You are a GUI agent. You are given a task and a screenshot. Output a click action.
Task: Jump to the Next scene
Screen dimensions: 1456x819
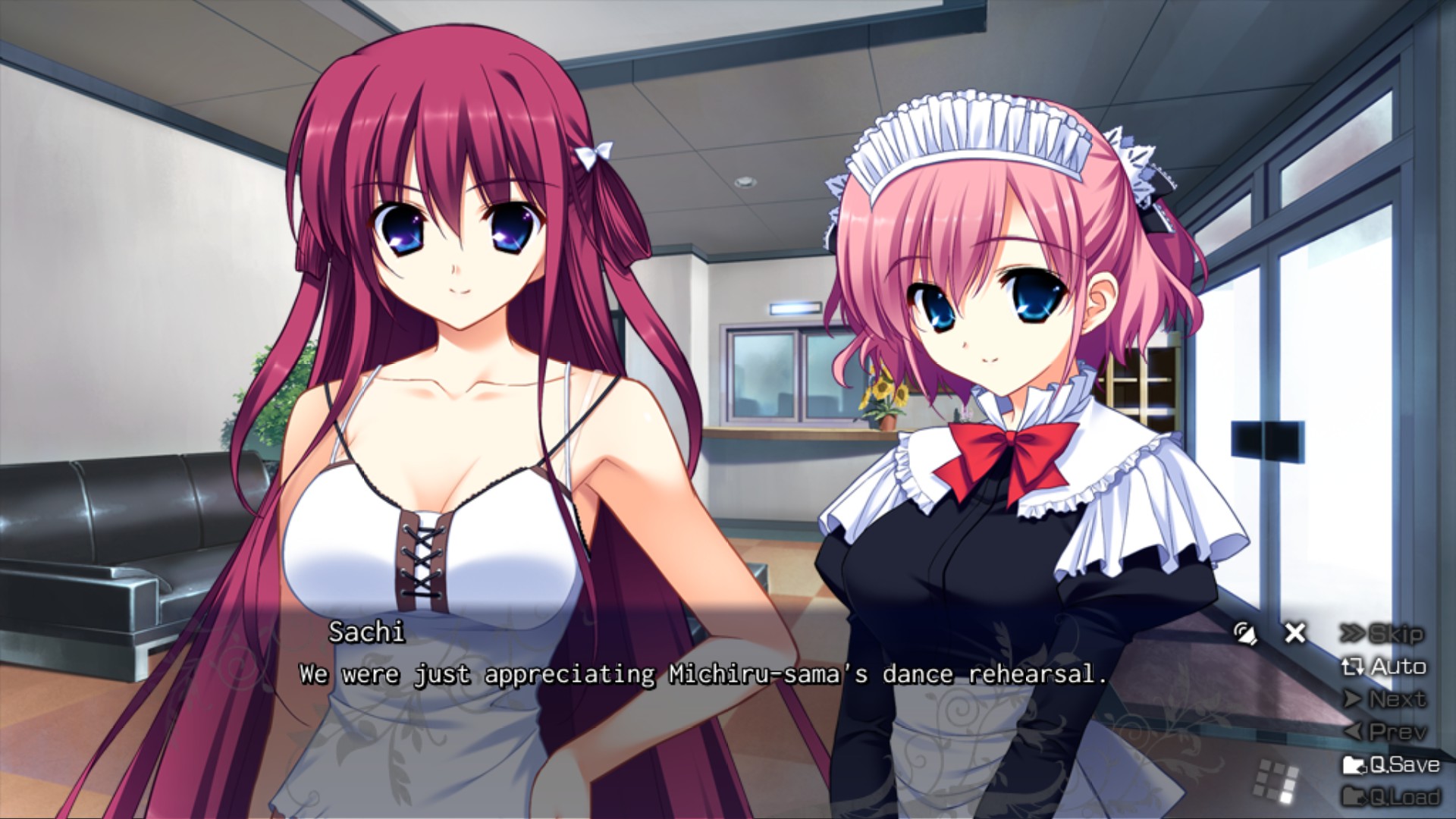pos(1385,699)
